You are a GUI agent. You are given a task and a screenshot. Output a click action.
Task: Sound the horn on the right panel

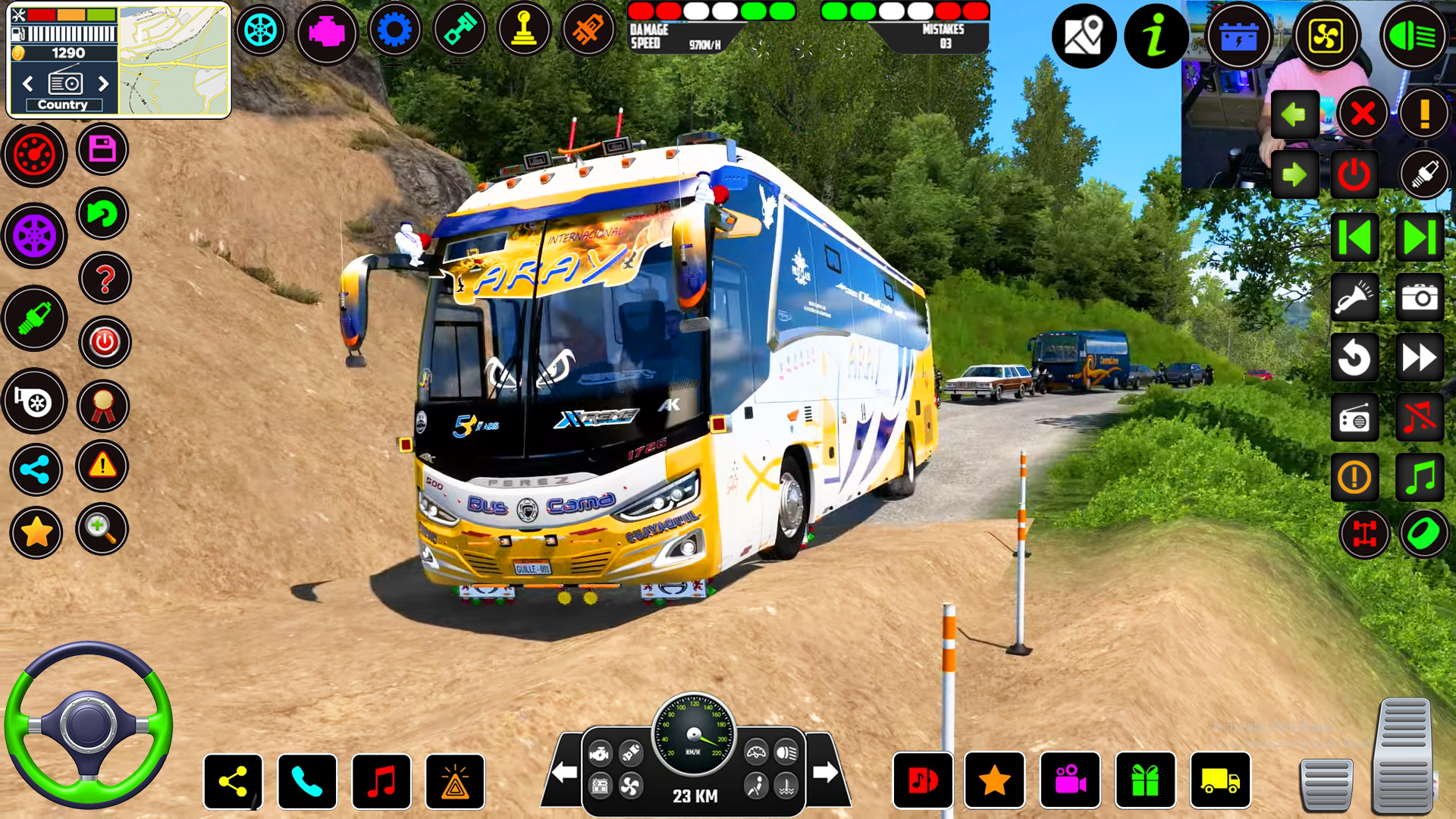[1355, 297]
